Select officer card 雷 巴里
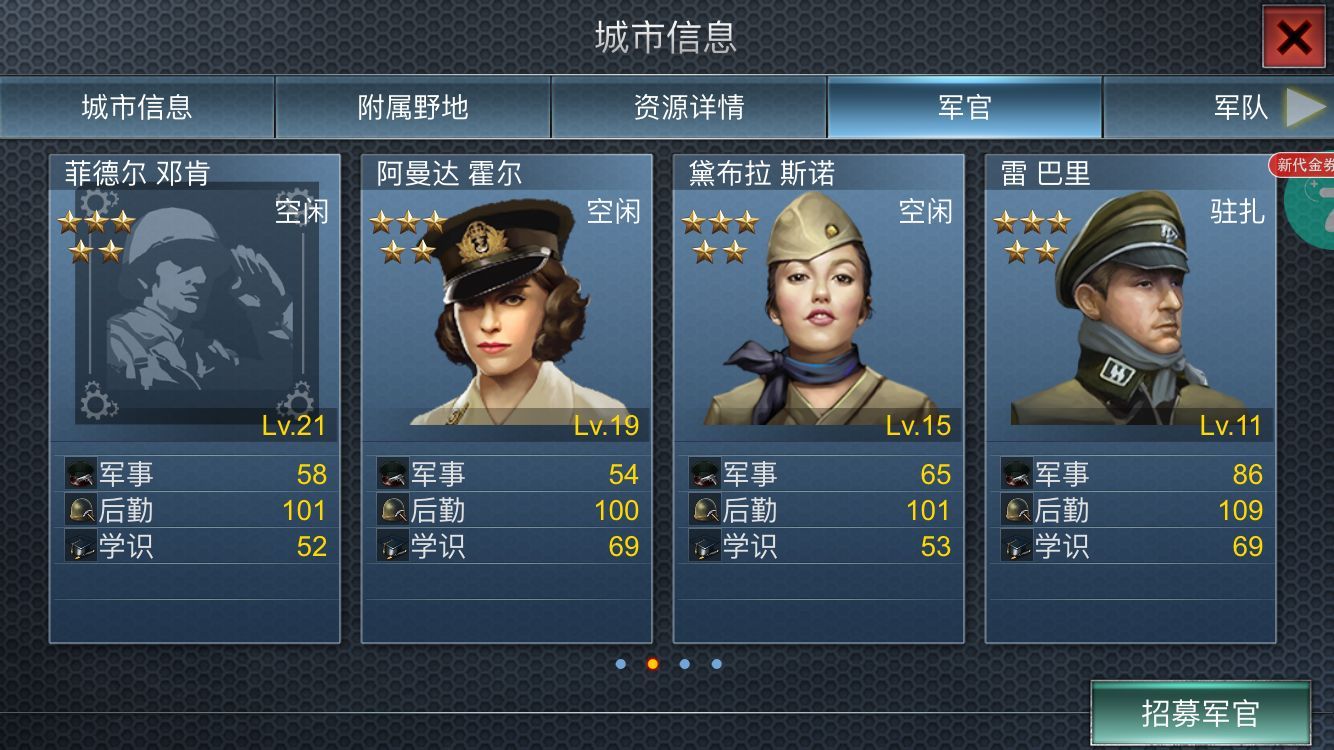 [x=1131, y=398]
